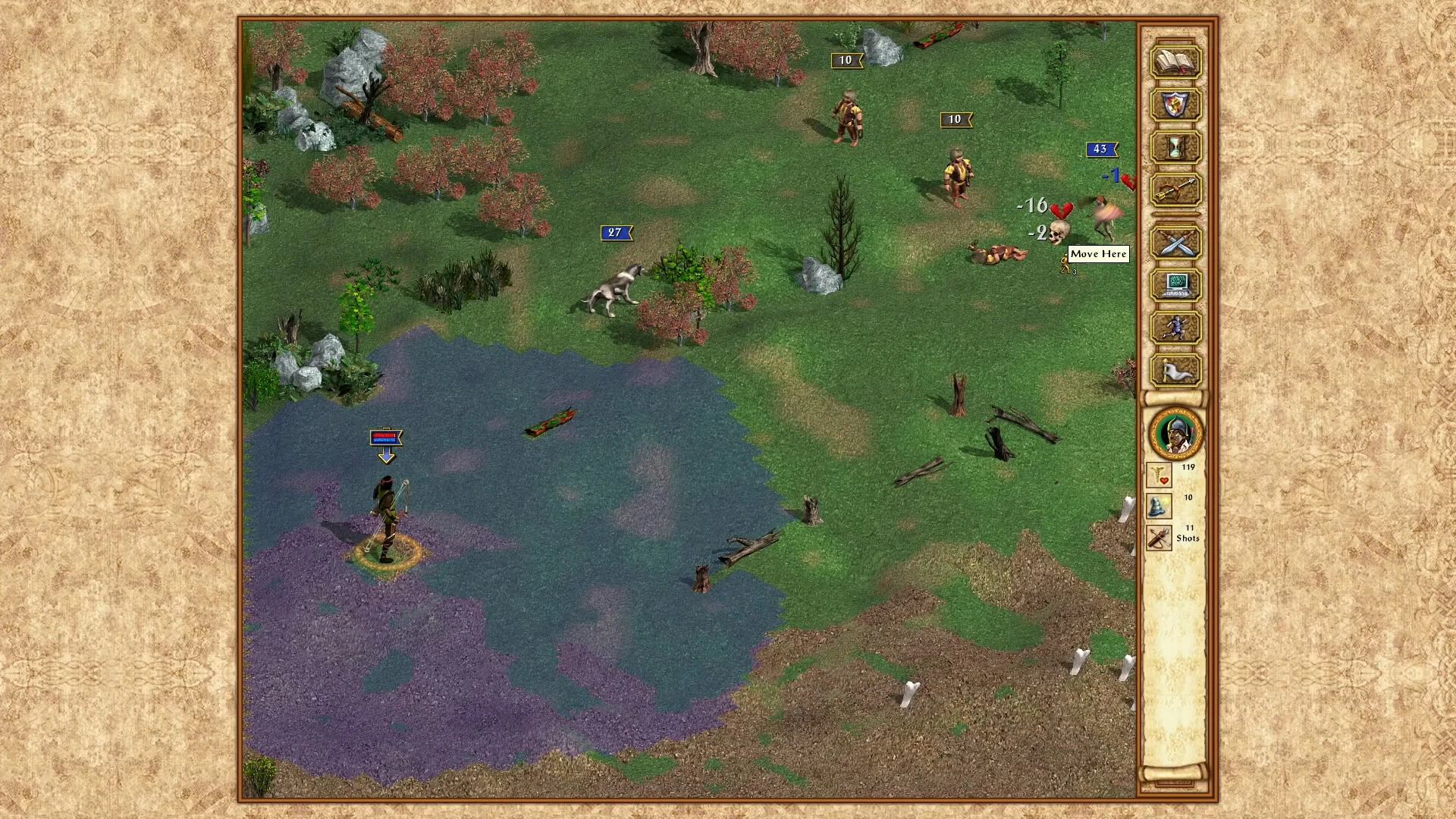Click the running figure retreat icon
The width and height of the screenshot is (1456, 819).
[1175, 328]
